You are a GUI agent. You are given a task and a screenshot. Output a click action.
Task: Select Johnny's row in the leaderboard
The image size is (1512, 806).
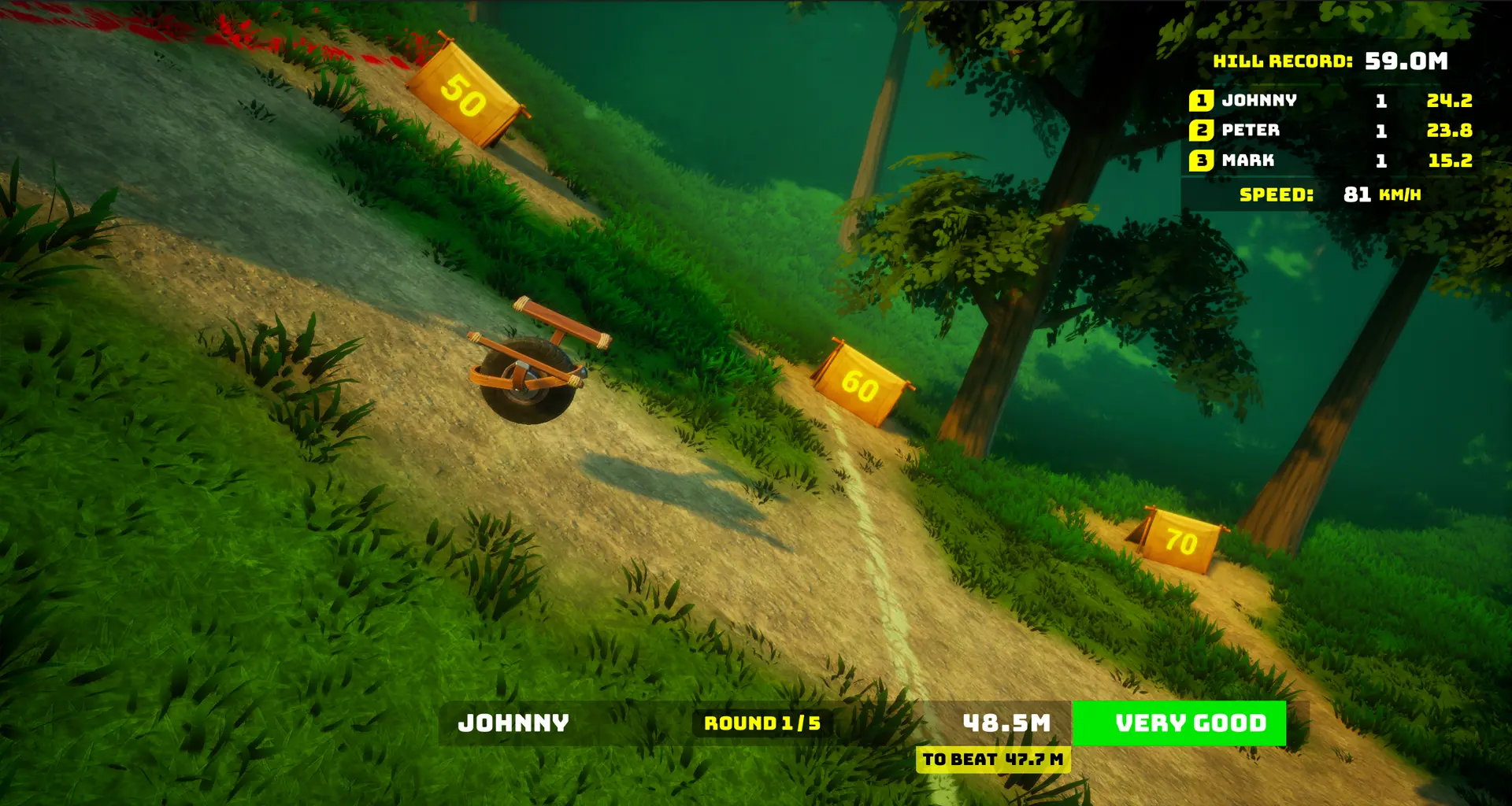click(x=1329, y=101)
